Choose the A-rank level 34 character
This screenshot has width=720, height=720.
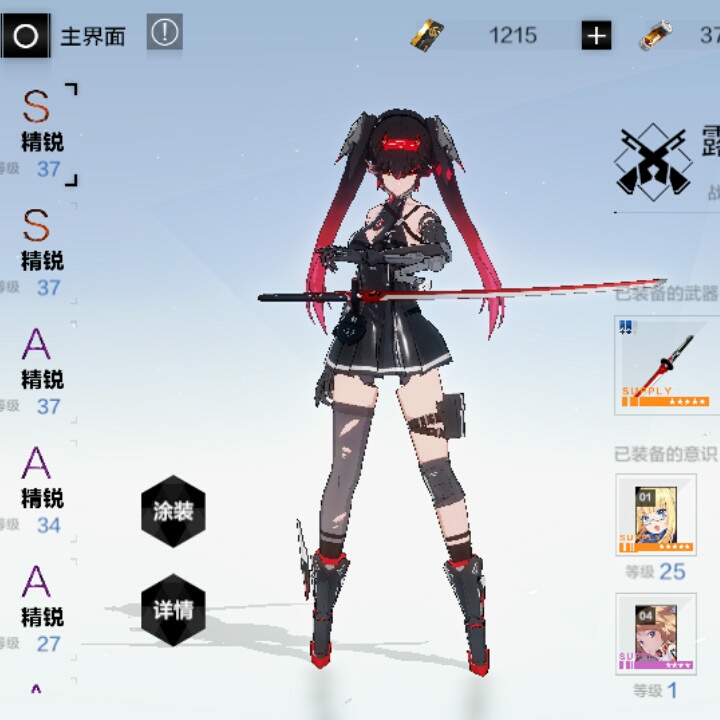point(40,493)
